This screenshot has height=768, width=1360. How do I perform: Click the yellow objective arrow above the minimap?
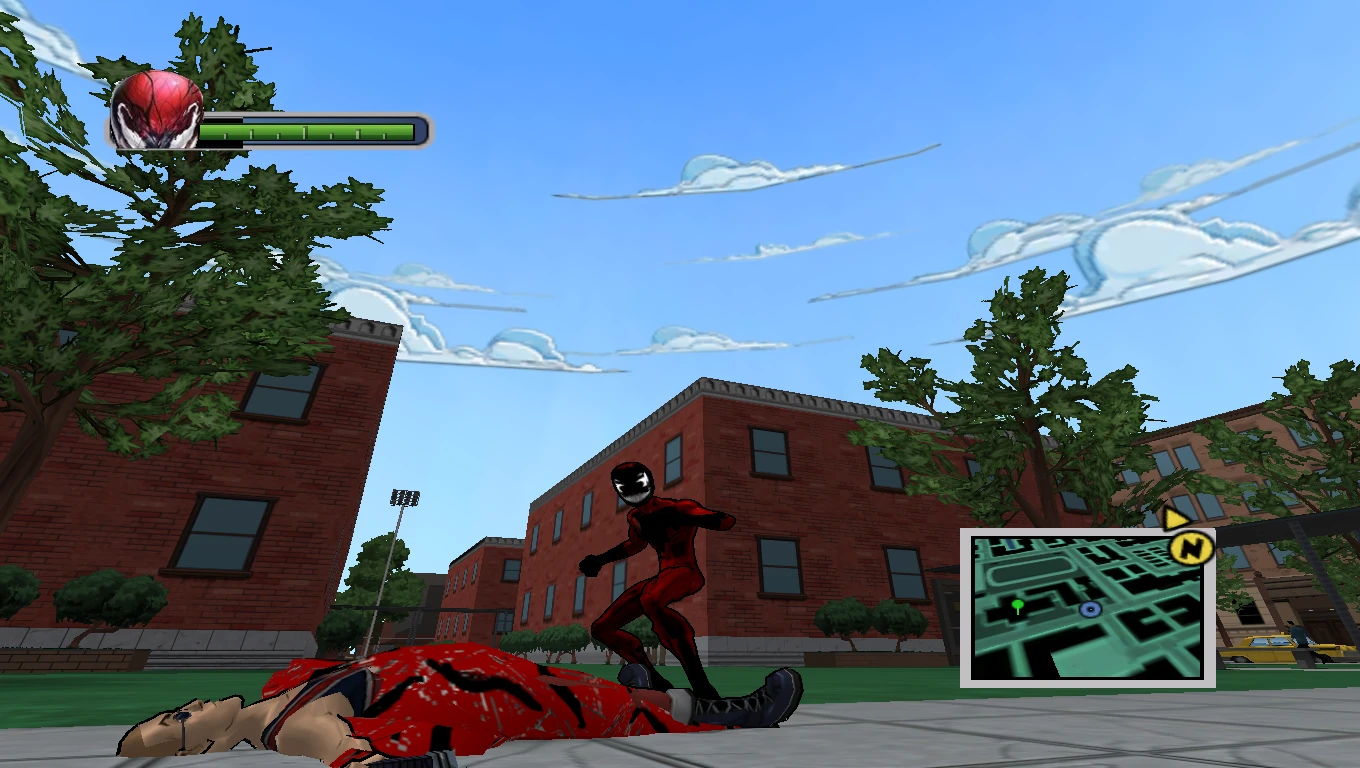pos(1174,519)
